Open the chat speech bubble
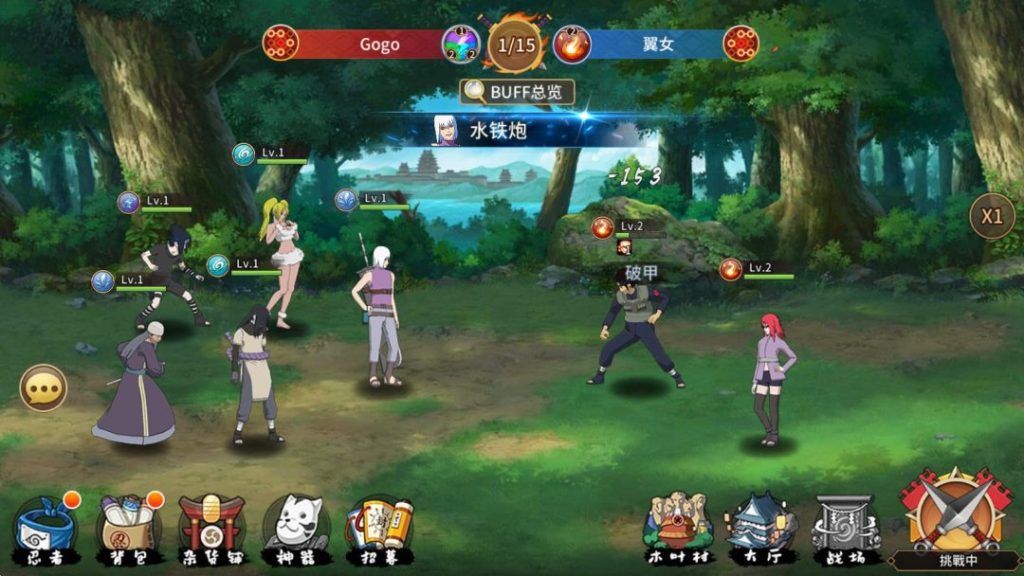 pos(43,388)
